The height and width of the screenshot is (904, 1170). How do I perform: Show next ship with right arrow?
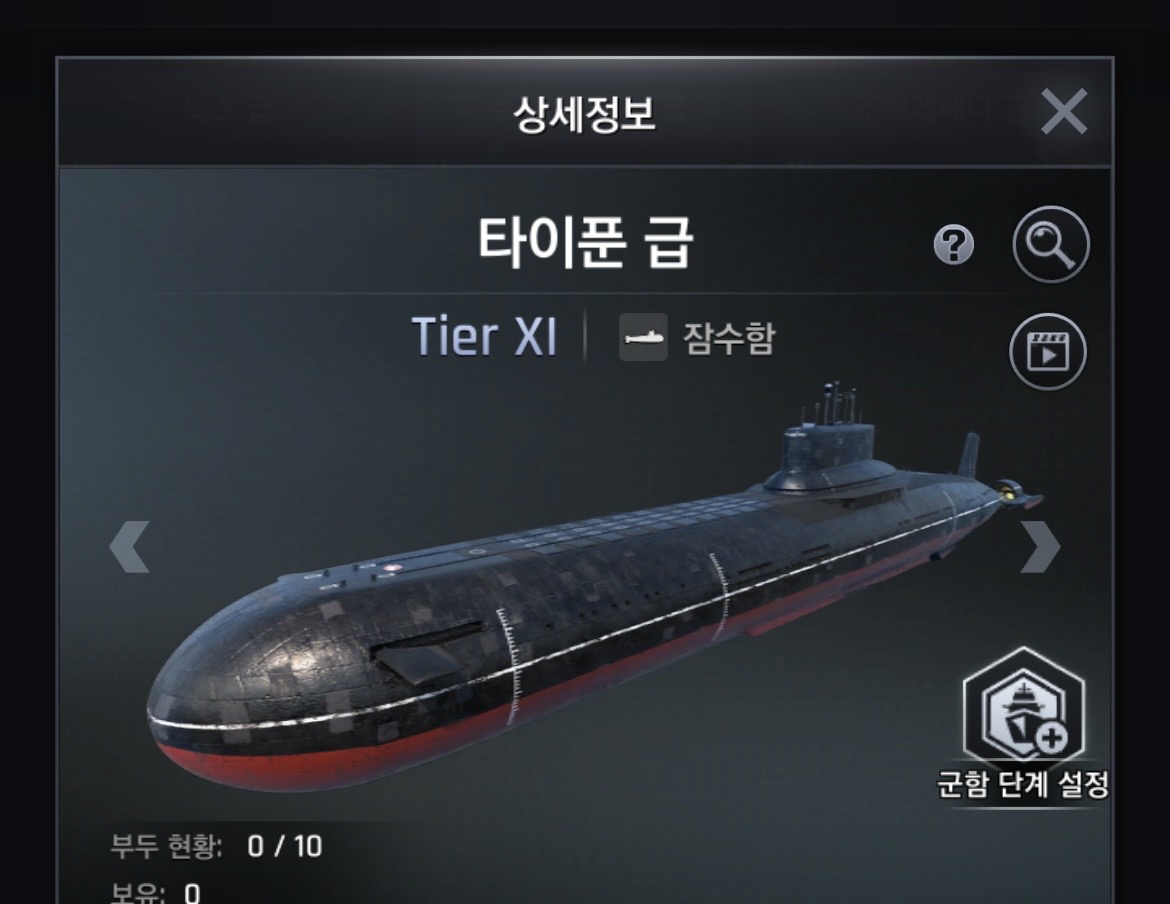pyautogui.click(x=1039, y=547)
